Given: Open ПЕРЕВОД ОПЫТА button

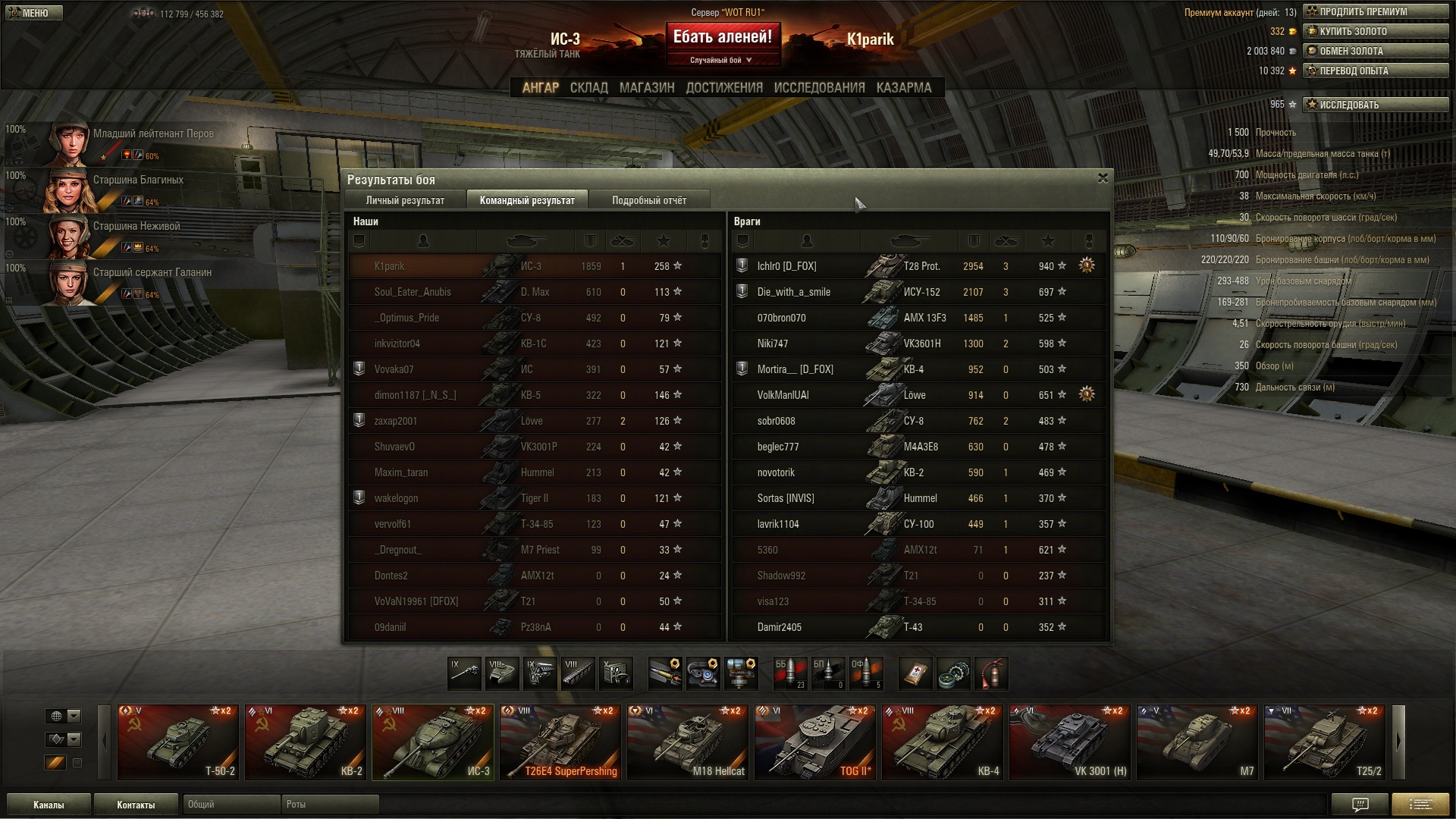Looking at the screenshot, I should point(1375,71).
